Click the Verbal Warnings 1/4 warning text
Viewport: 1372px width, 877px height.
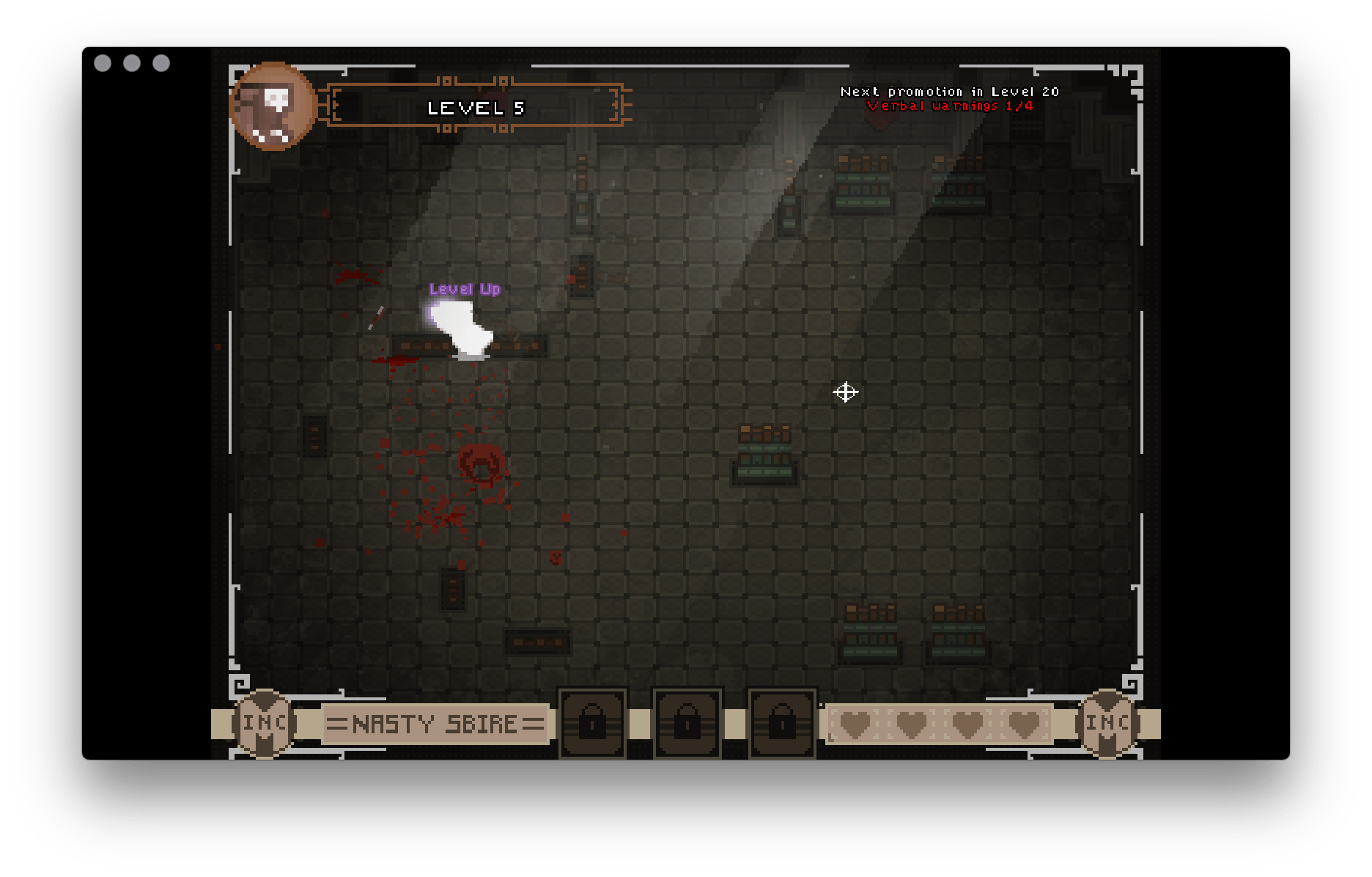point(949,106)
